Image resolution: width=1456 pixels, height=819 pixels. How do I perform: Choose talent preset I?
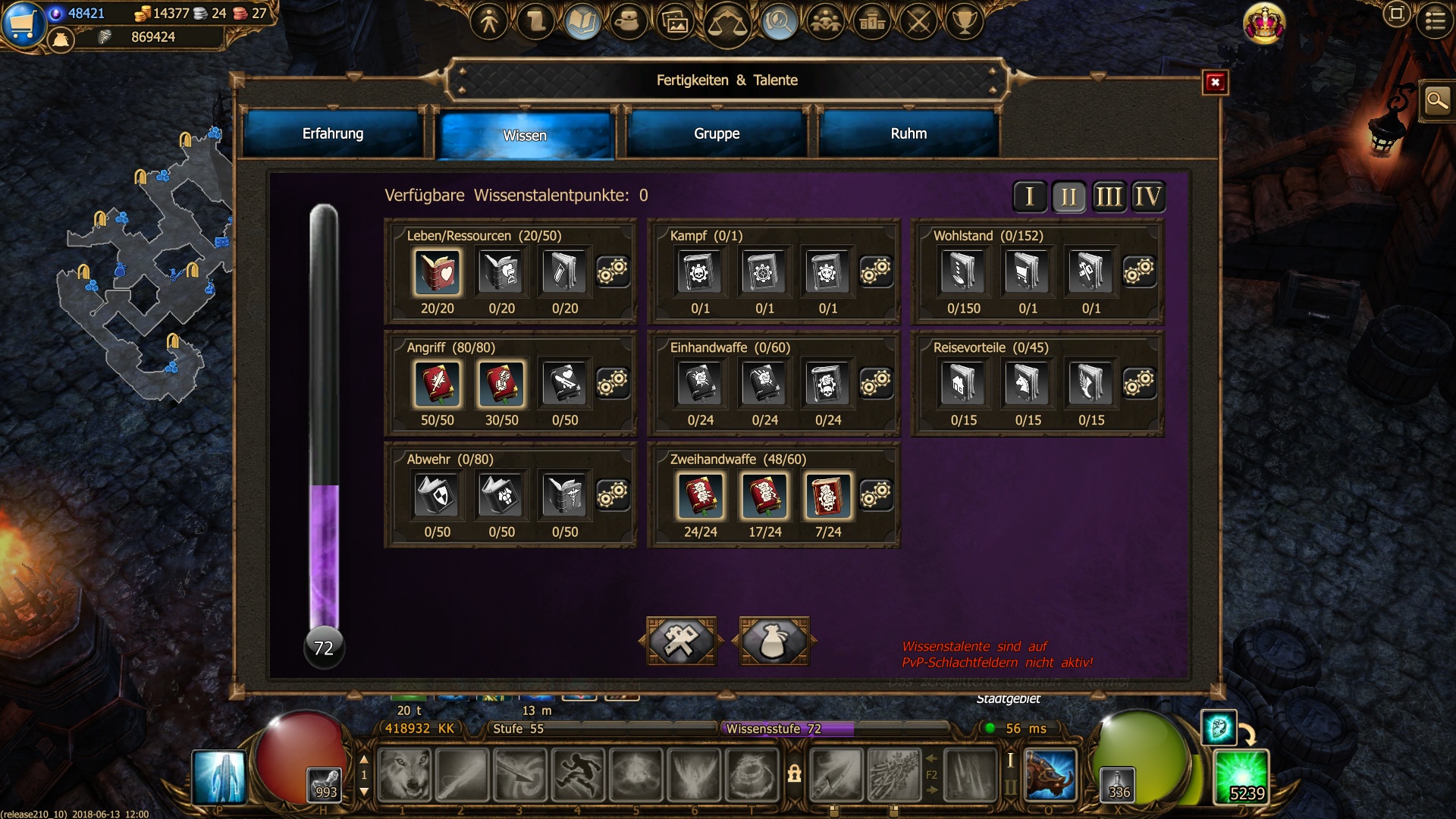(1030, 197)
